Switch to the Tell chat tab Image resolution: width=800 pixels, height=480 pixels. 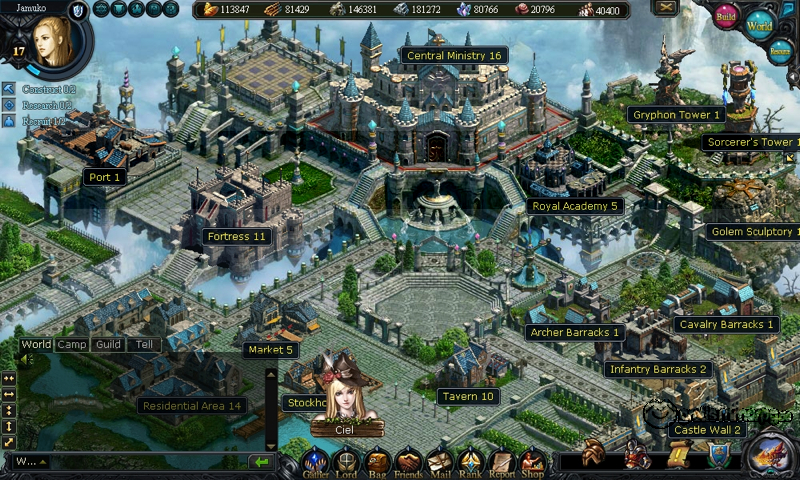click(144, 344)
